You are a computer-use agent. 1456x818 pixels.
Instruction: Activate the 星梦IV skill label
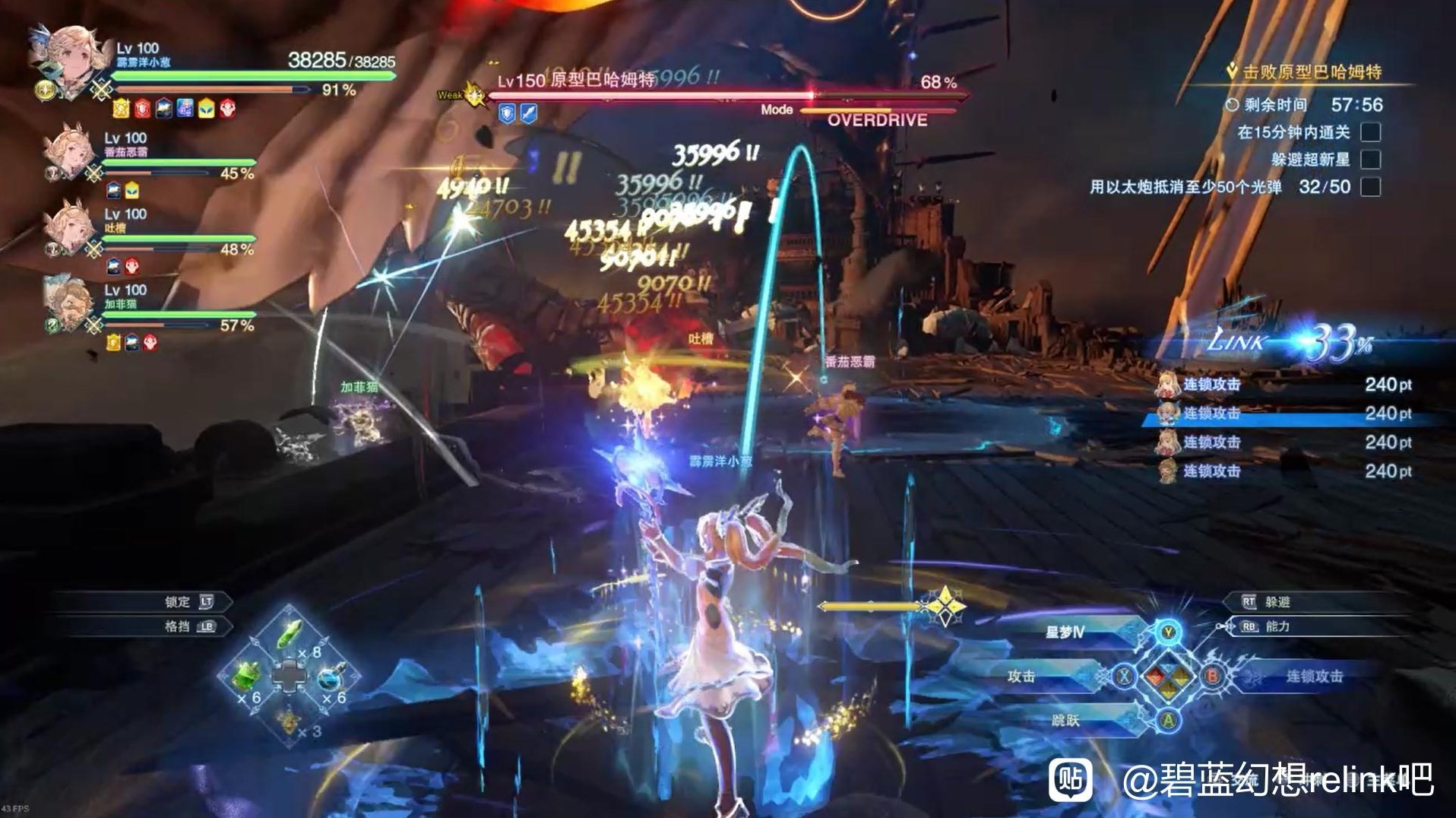pos(1065,633)
